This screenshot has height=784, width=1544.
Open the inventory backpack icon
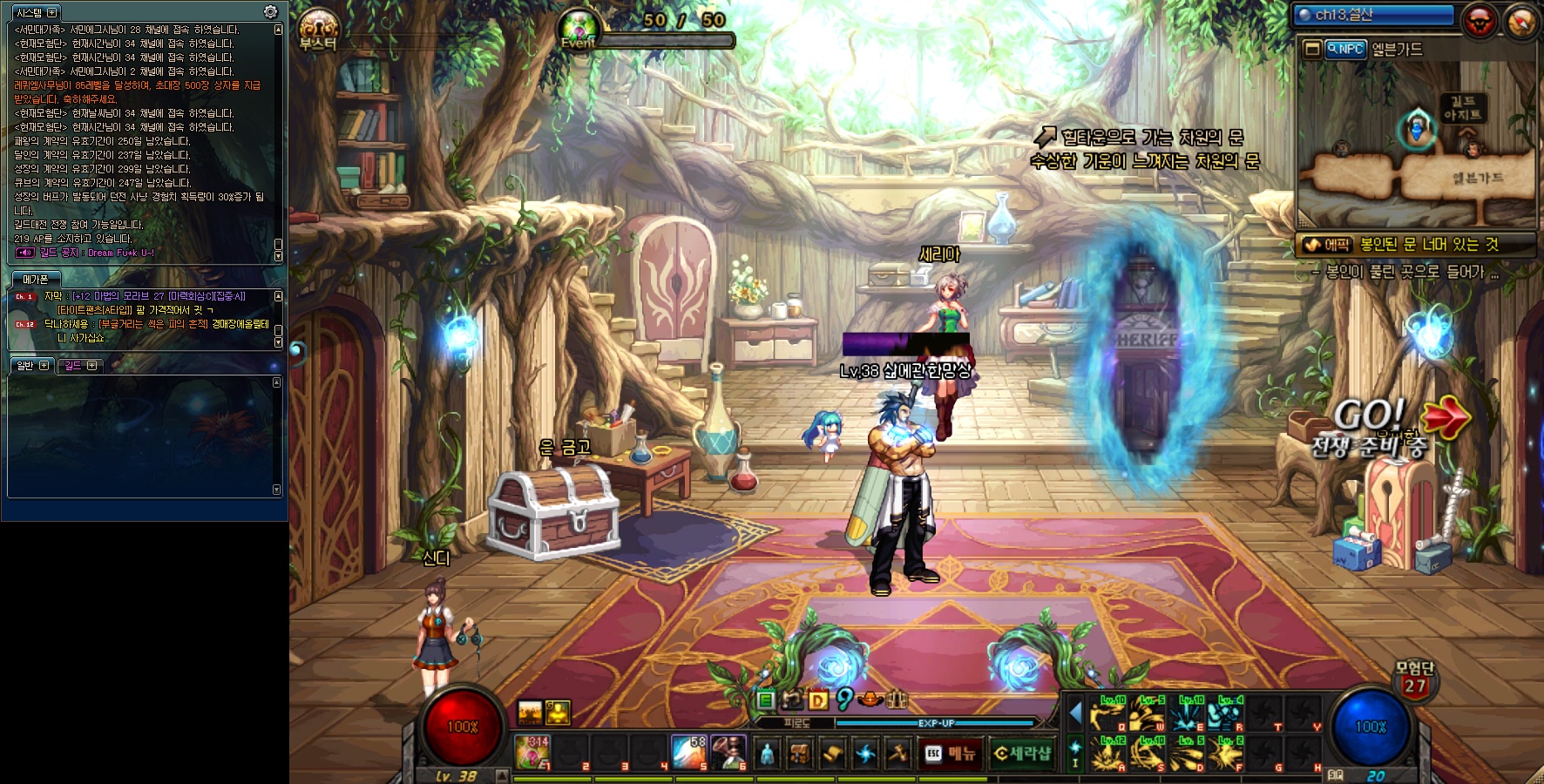click(x=799, y=754)
